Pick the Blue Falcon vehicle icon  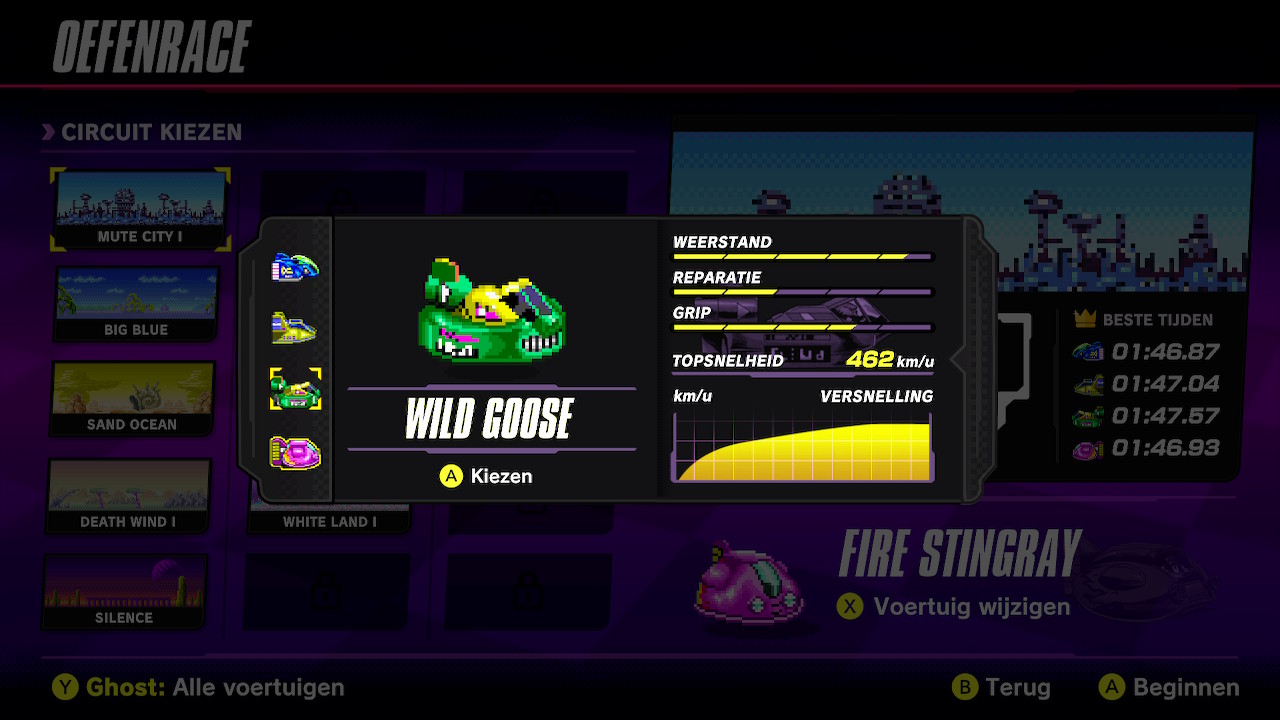point(295,267)
